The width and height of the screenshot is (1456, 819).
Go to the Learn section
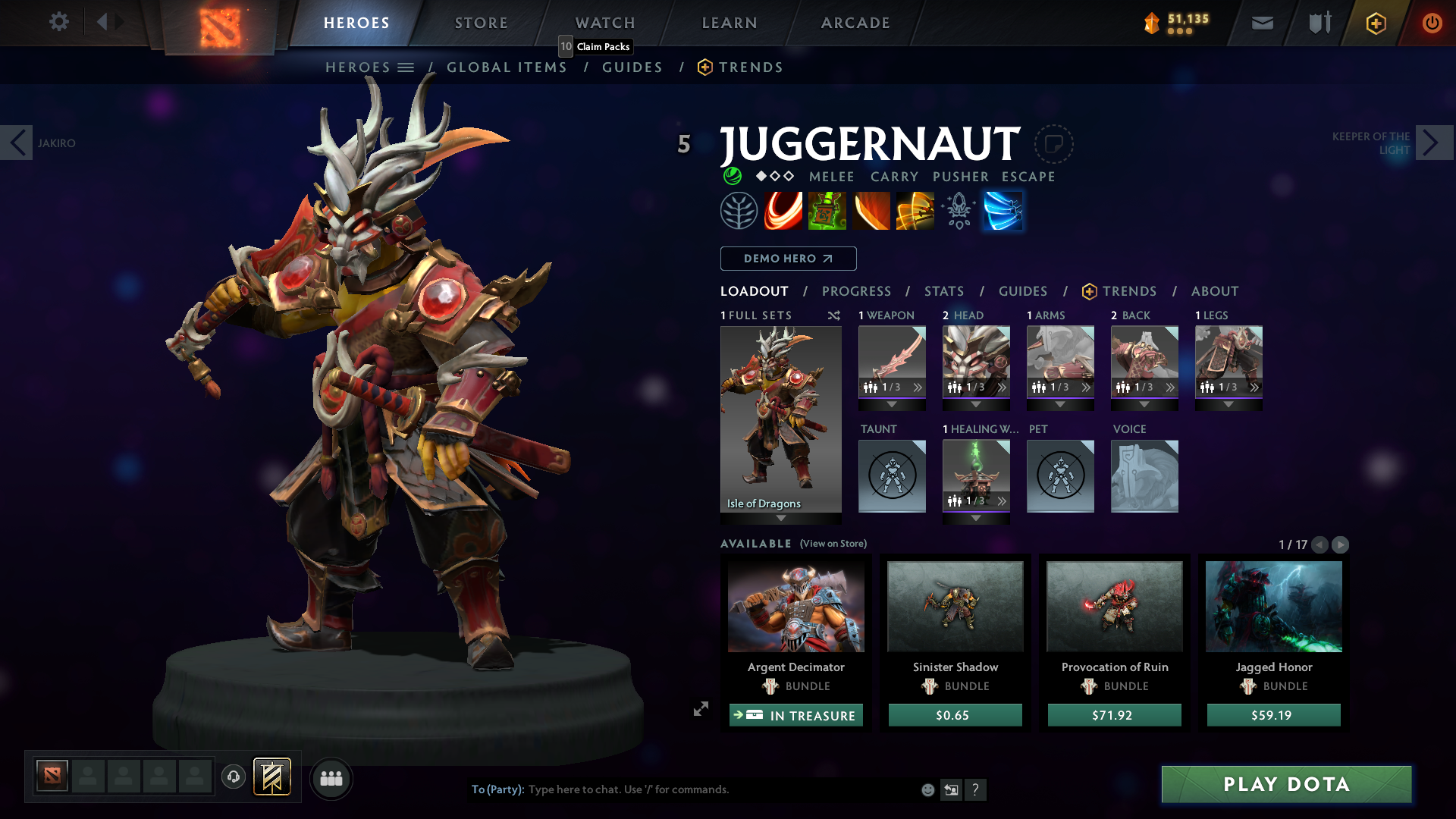tap(730, 23)
